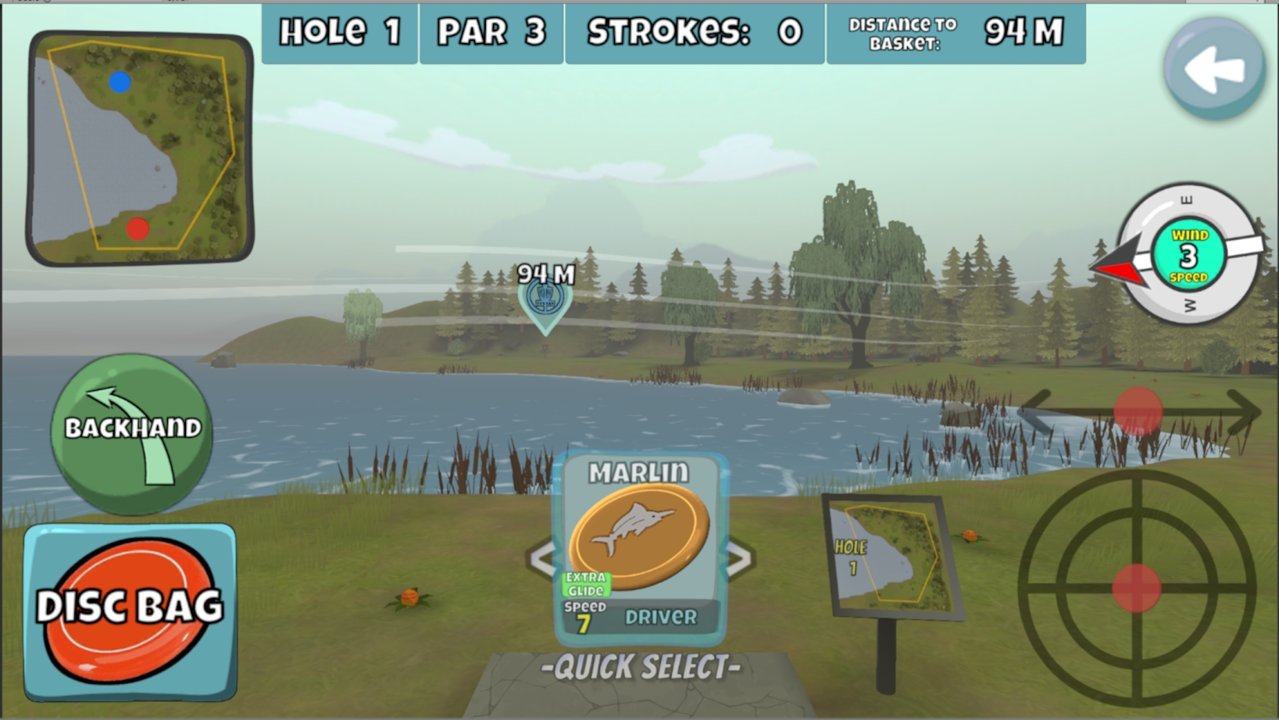Open the hole overview minimap
This screenshot has width=1279, height=720.
pos(140,148)
